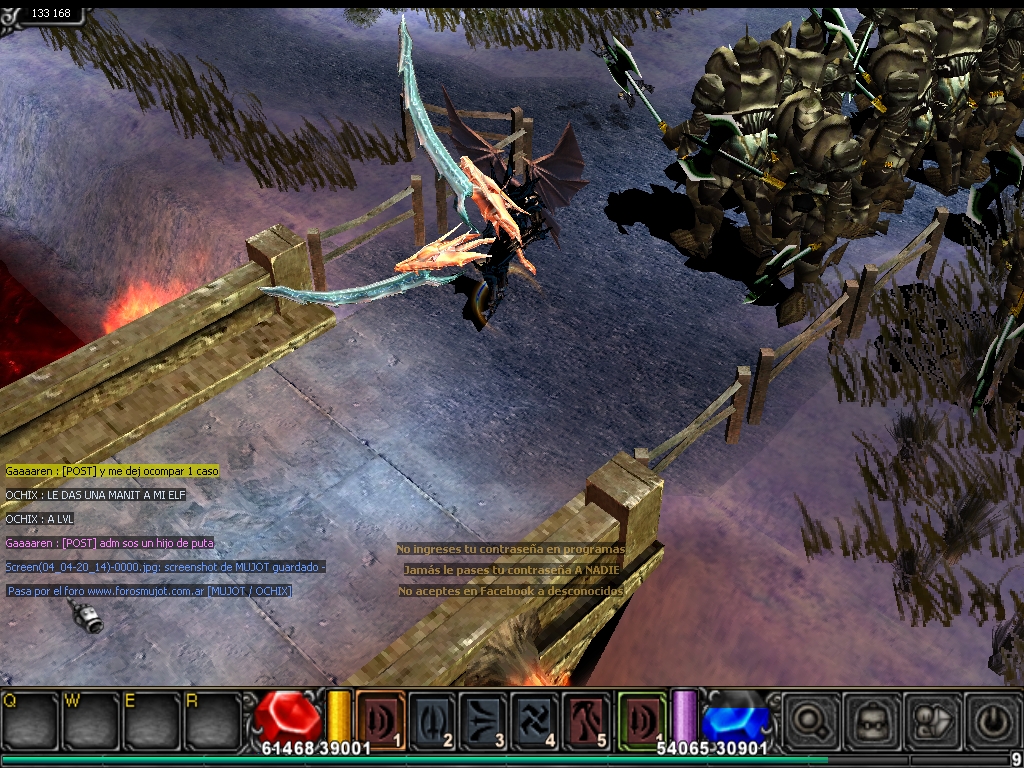Click the green-framed active skill icon
Image resolution: width=1024 pixels, height=768 pixels.
[641, 719]
